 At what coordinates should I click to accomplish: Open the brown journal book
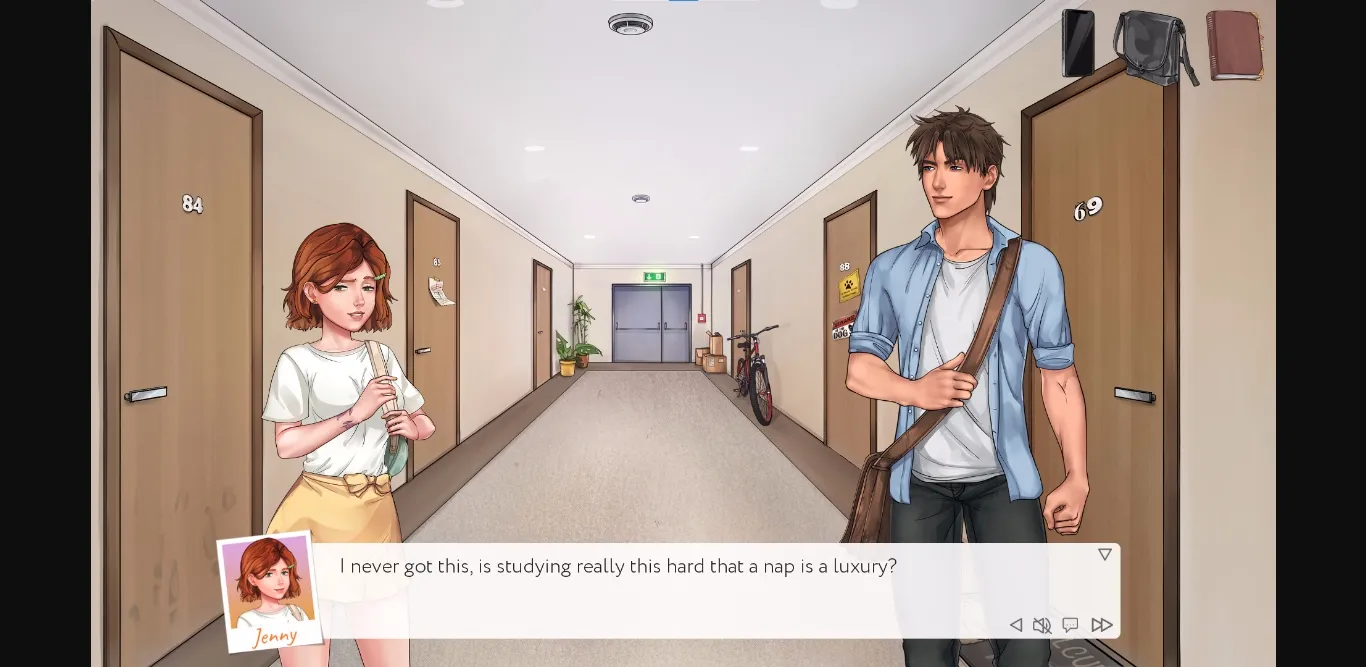click(x=1234, y=45)
